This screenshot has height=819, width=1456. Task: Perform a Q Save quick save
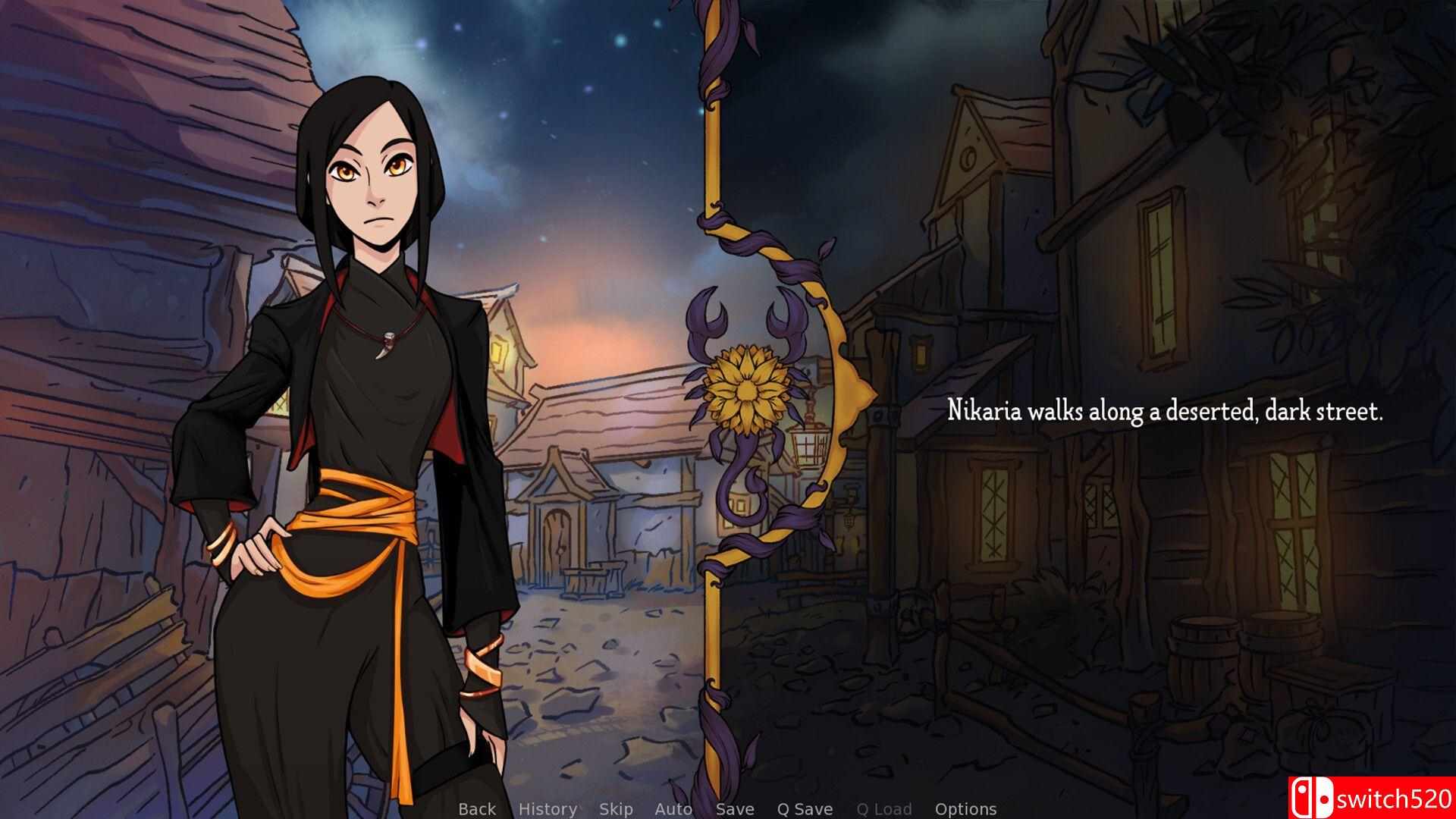pyautogui.click(x=804, y=808)
